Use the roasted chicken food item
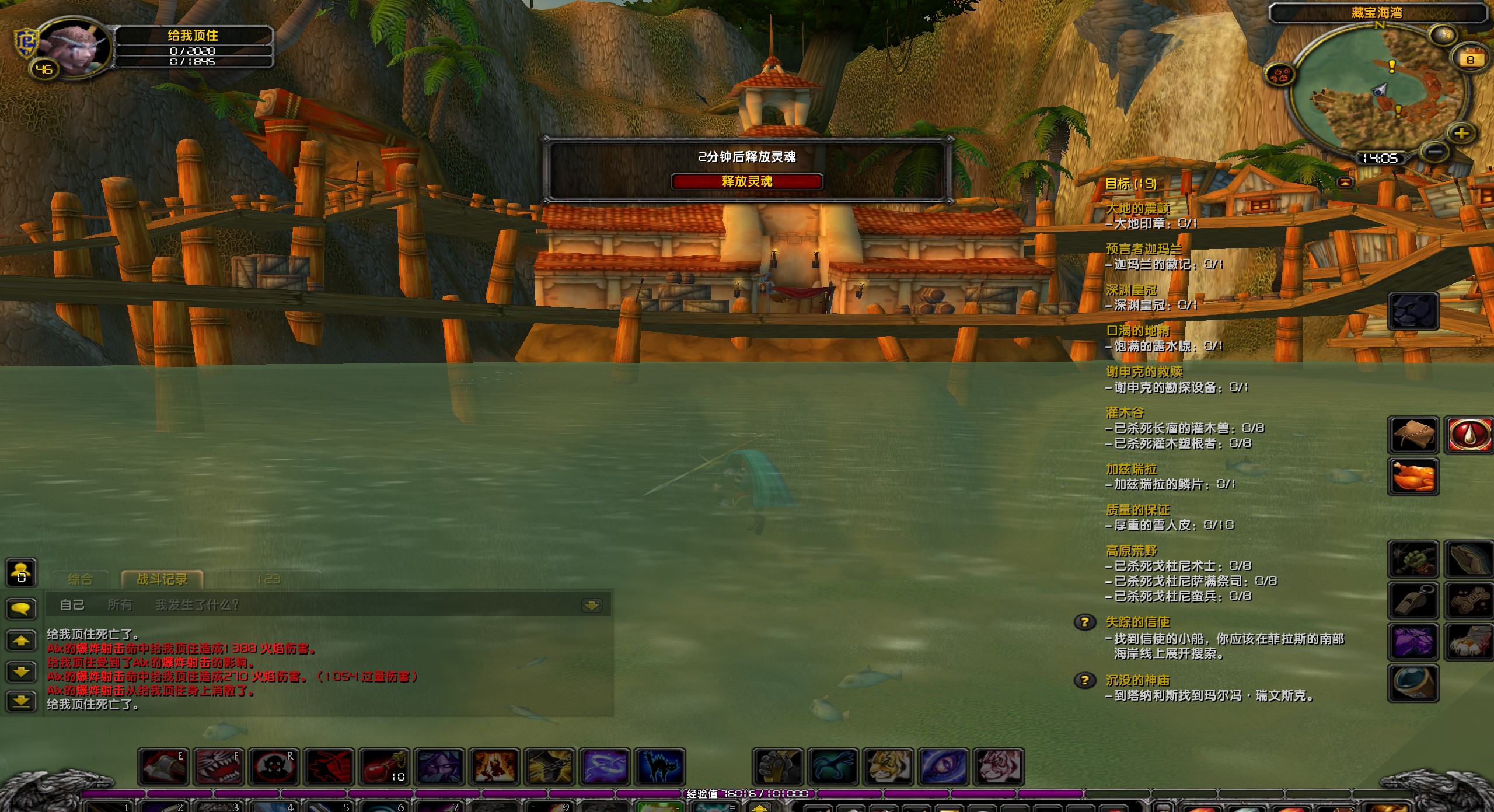 click(x=1412, y=475)
